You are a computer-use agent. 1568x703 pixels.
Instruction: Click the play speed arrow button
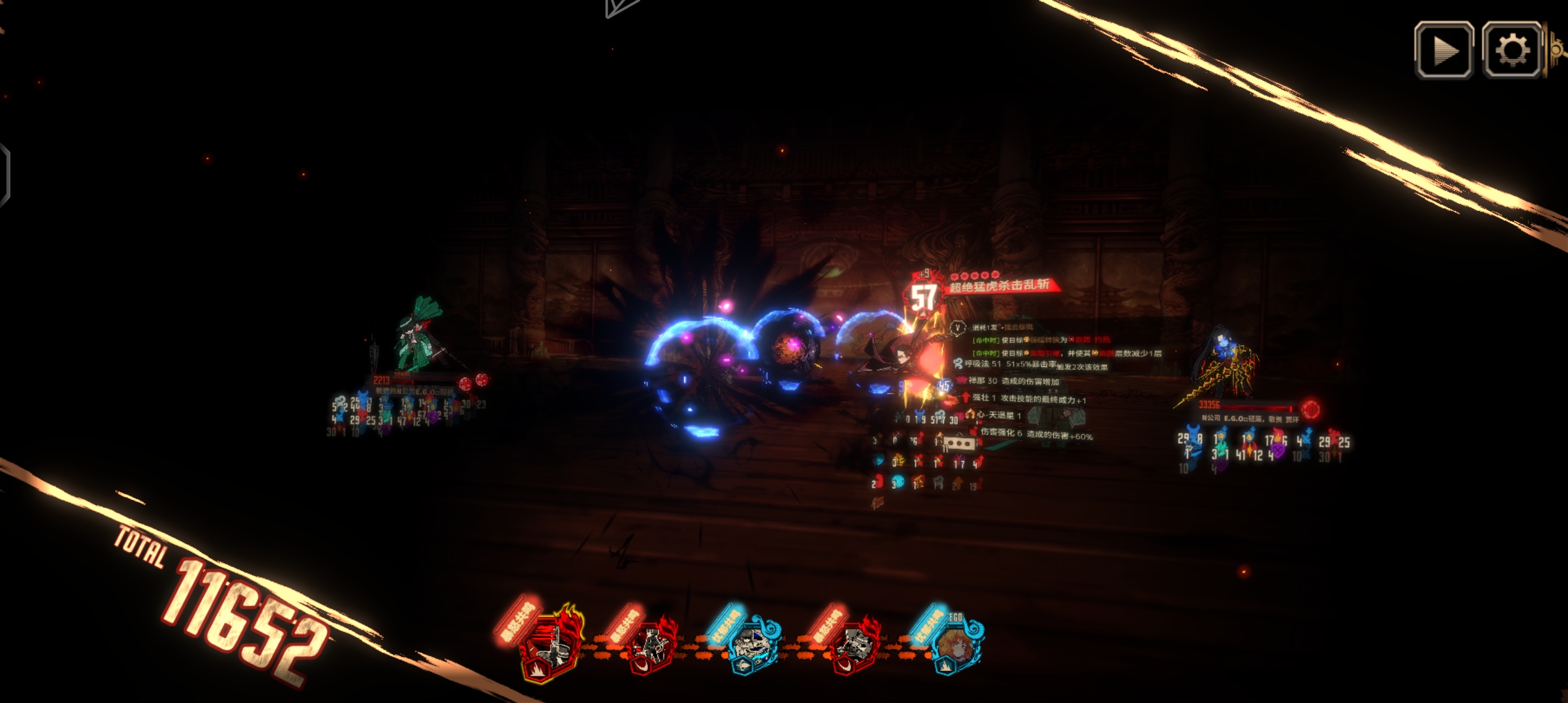point(1444,51)
